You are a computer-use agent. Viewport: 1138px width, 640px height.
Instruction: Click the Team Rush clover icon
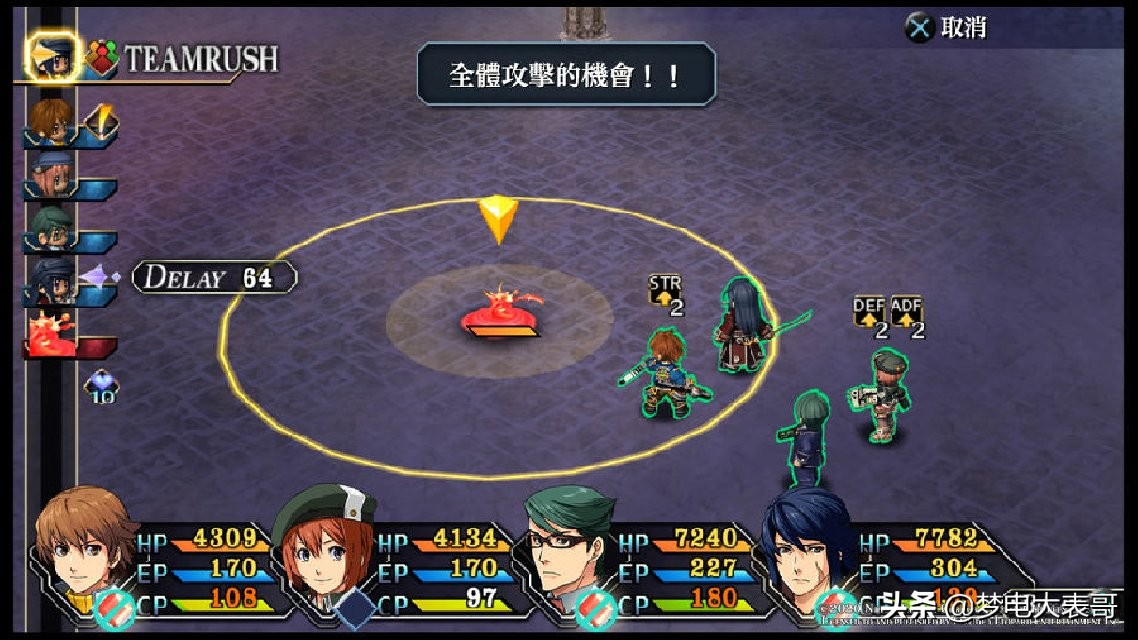pyautogui.click(x=102, y=59)
